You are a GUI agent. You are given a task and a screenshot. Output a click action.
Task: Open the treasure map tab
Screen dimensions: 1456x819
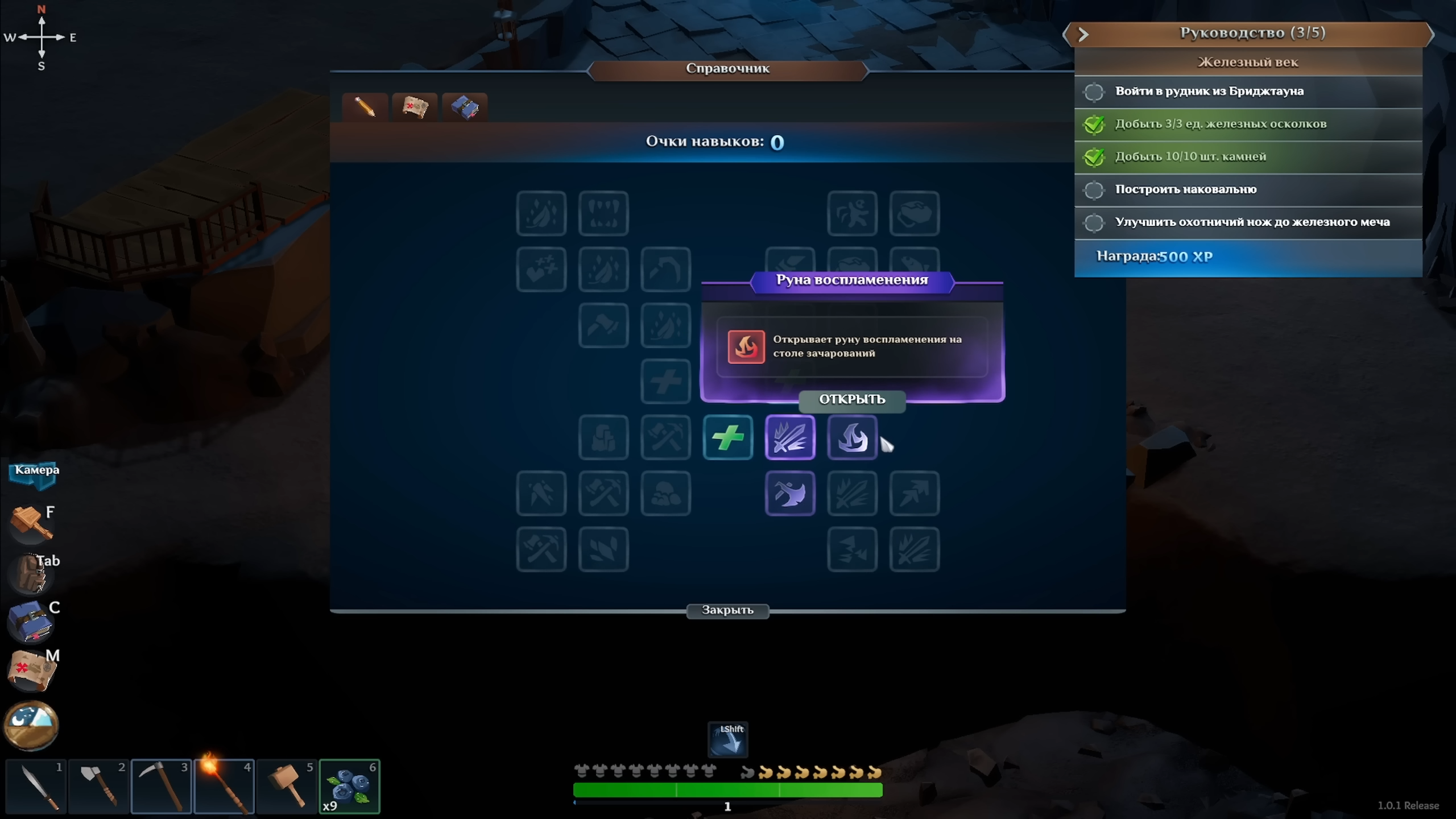click(415, 107)
